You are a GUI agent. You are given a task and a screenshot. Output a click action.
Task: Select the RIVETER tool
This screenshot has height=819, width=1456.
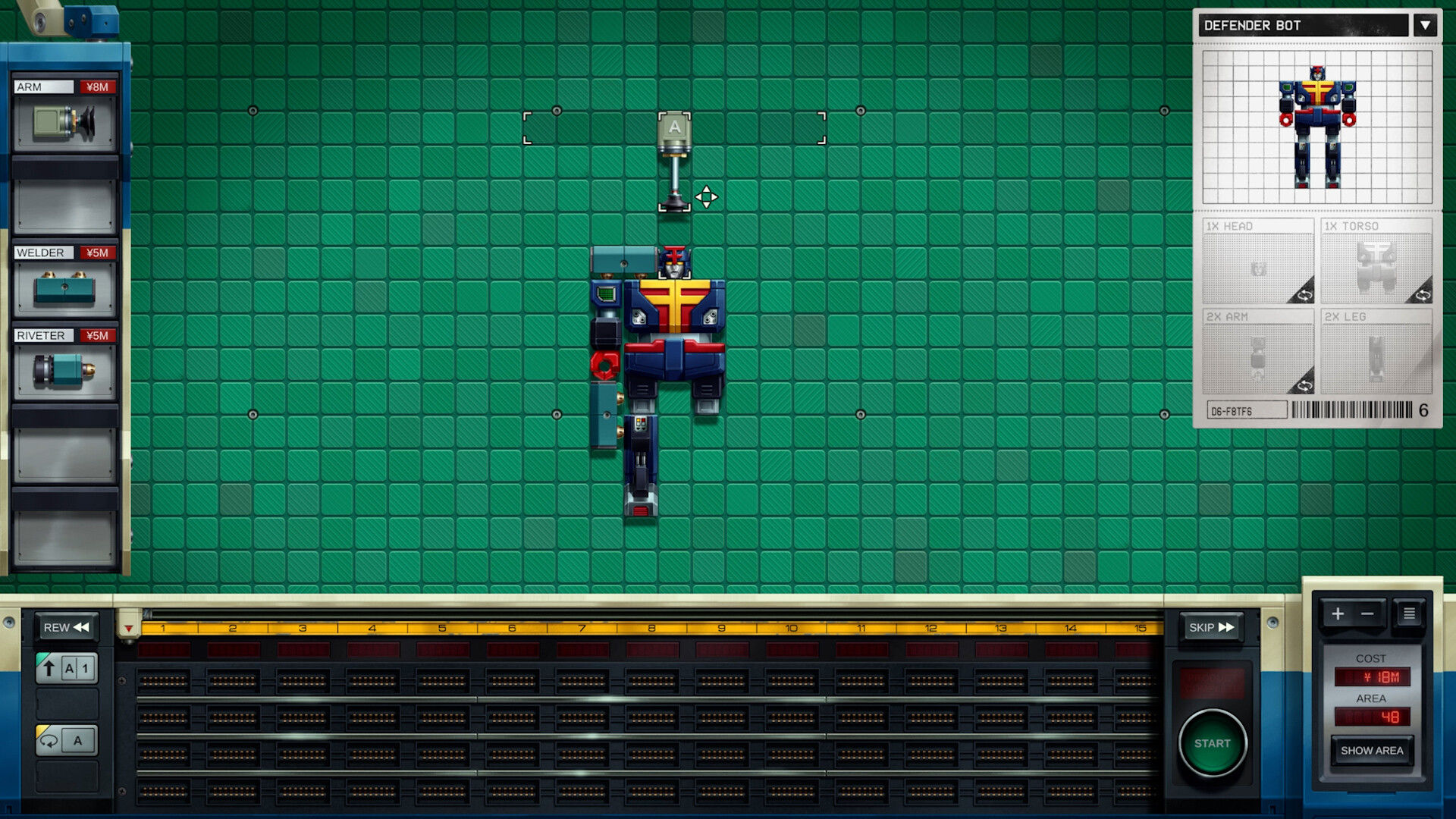(65, 372)
